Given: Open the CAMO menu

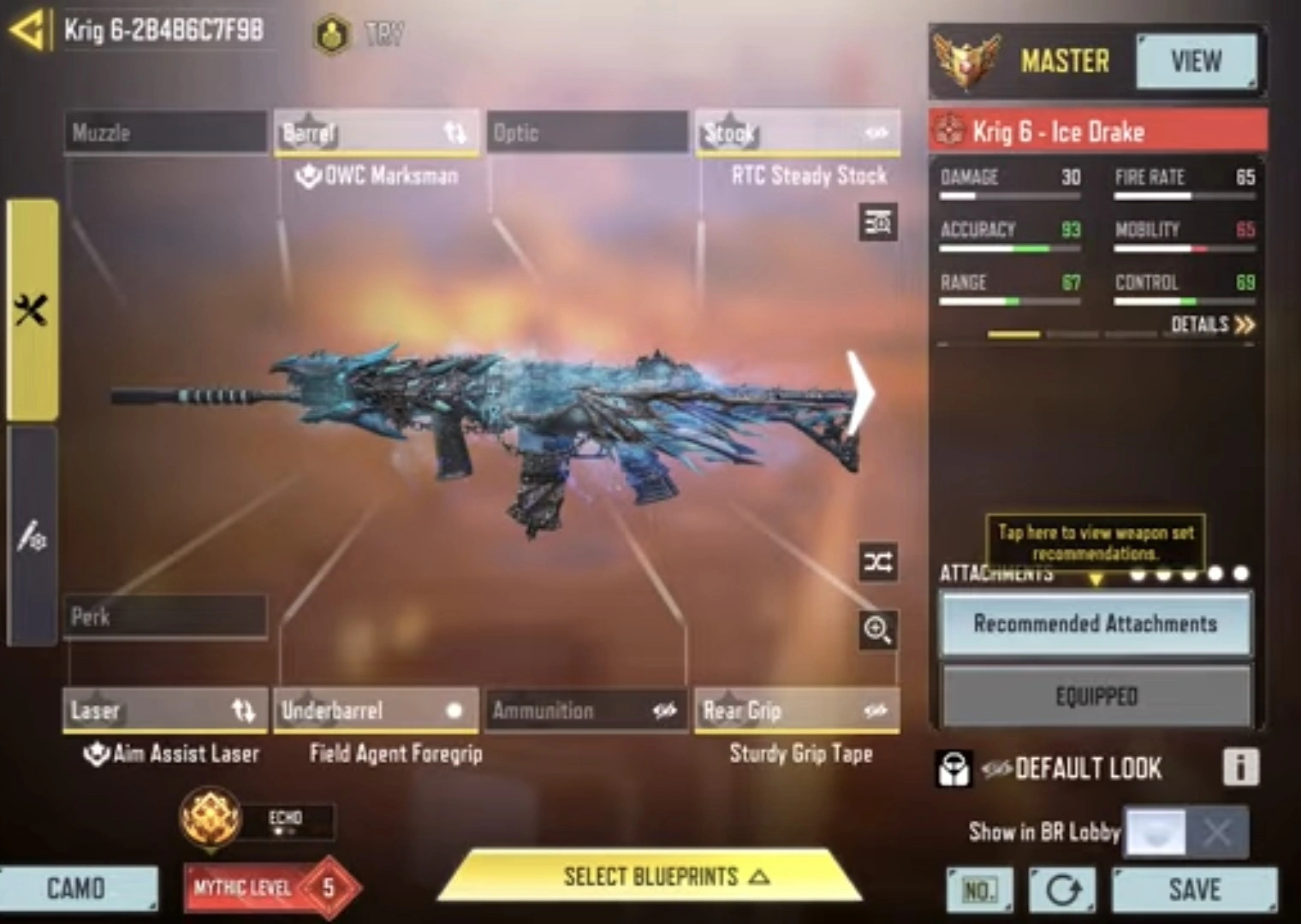Looking at the screenshot, I should click(x=77, y=889).
